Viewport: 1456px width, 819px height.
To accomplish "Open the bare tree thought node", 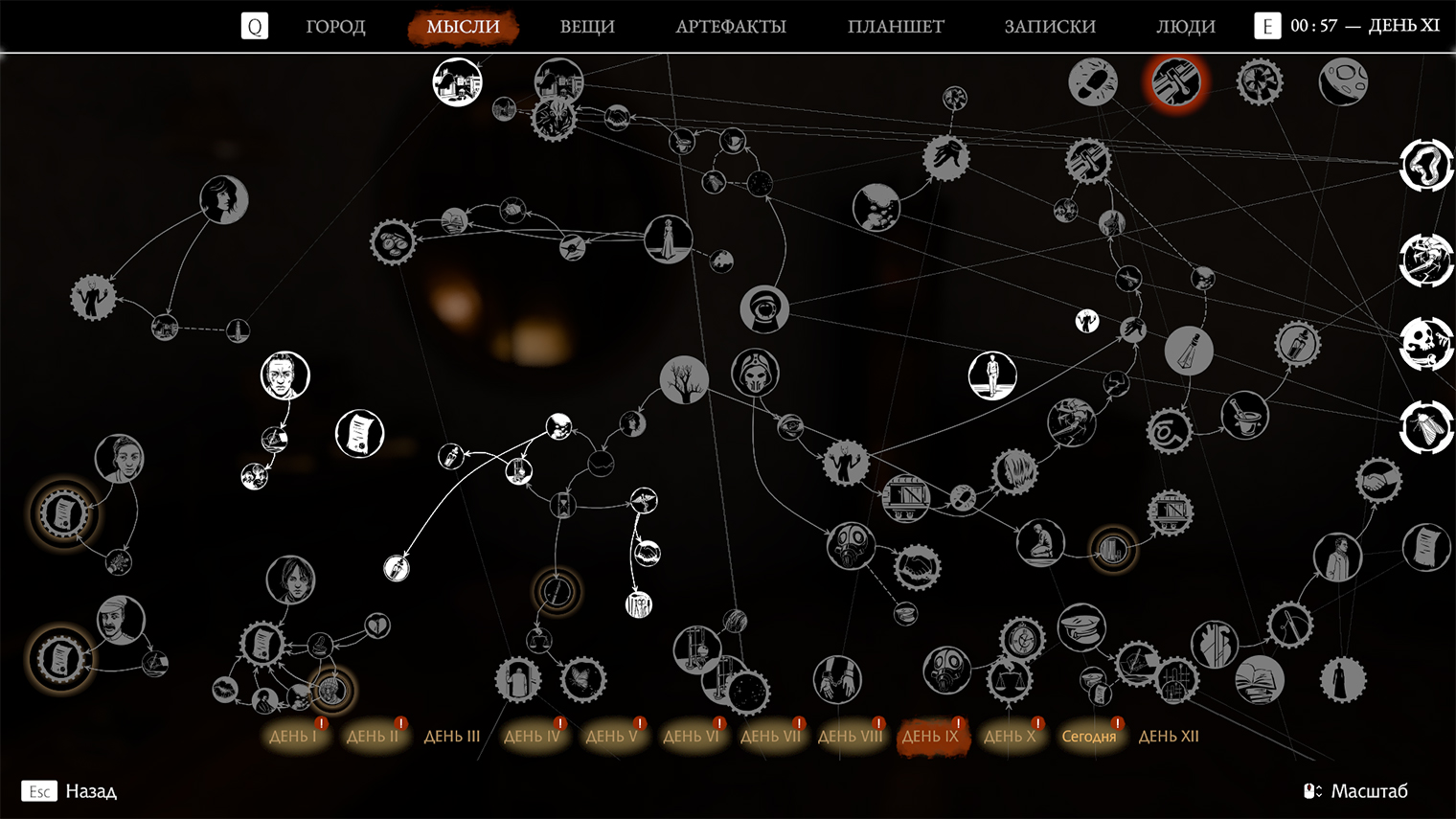I will (684, 379).
